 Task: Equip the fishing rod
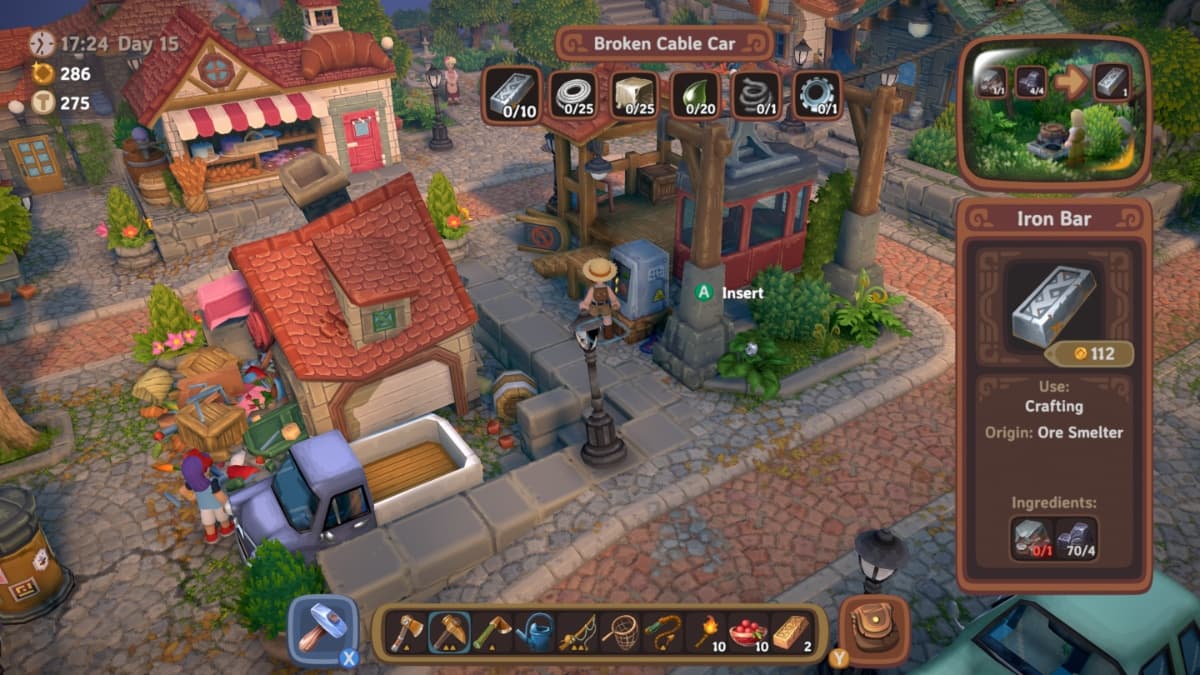click(577, 633)
